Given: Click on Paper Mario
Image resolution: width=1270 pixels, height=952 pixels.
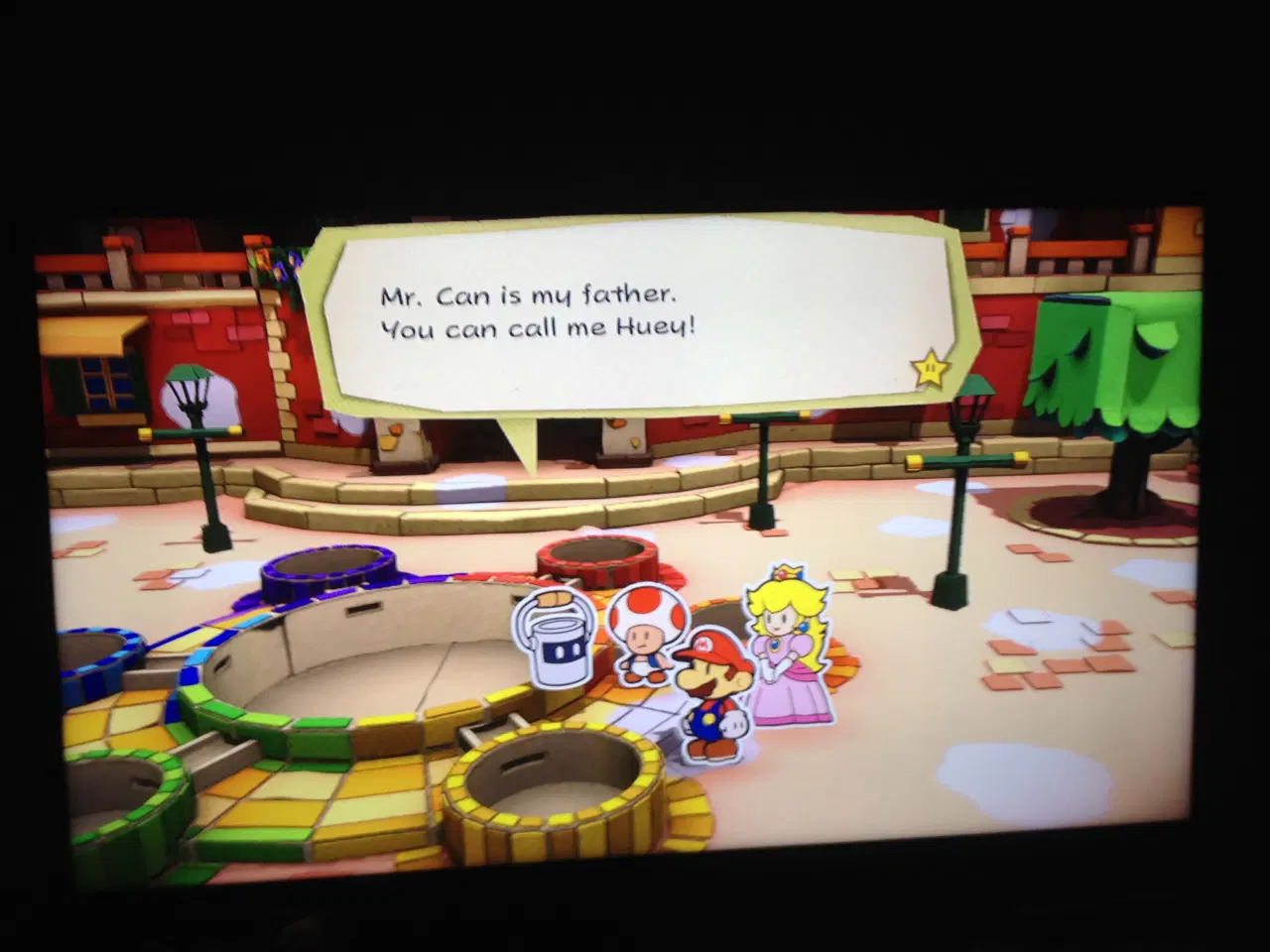Looking at the screenshot, I should click(712, 684).
